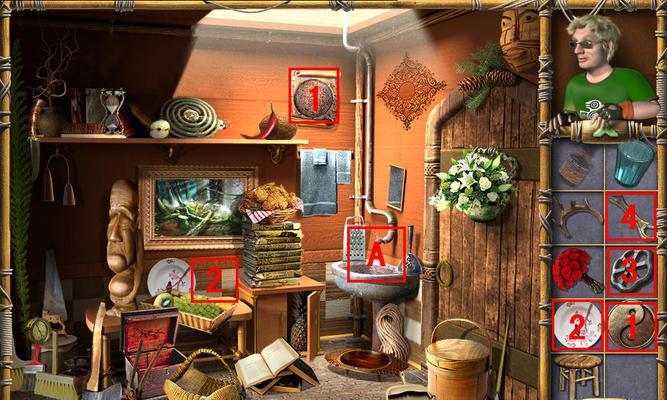Pick the yin-yang medallion marked 1

(x=631, y=324)
